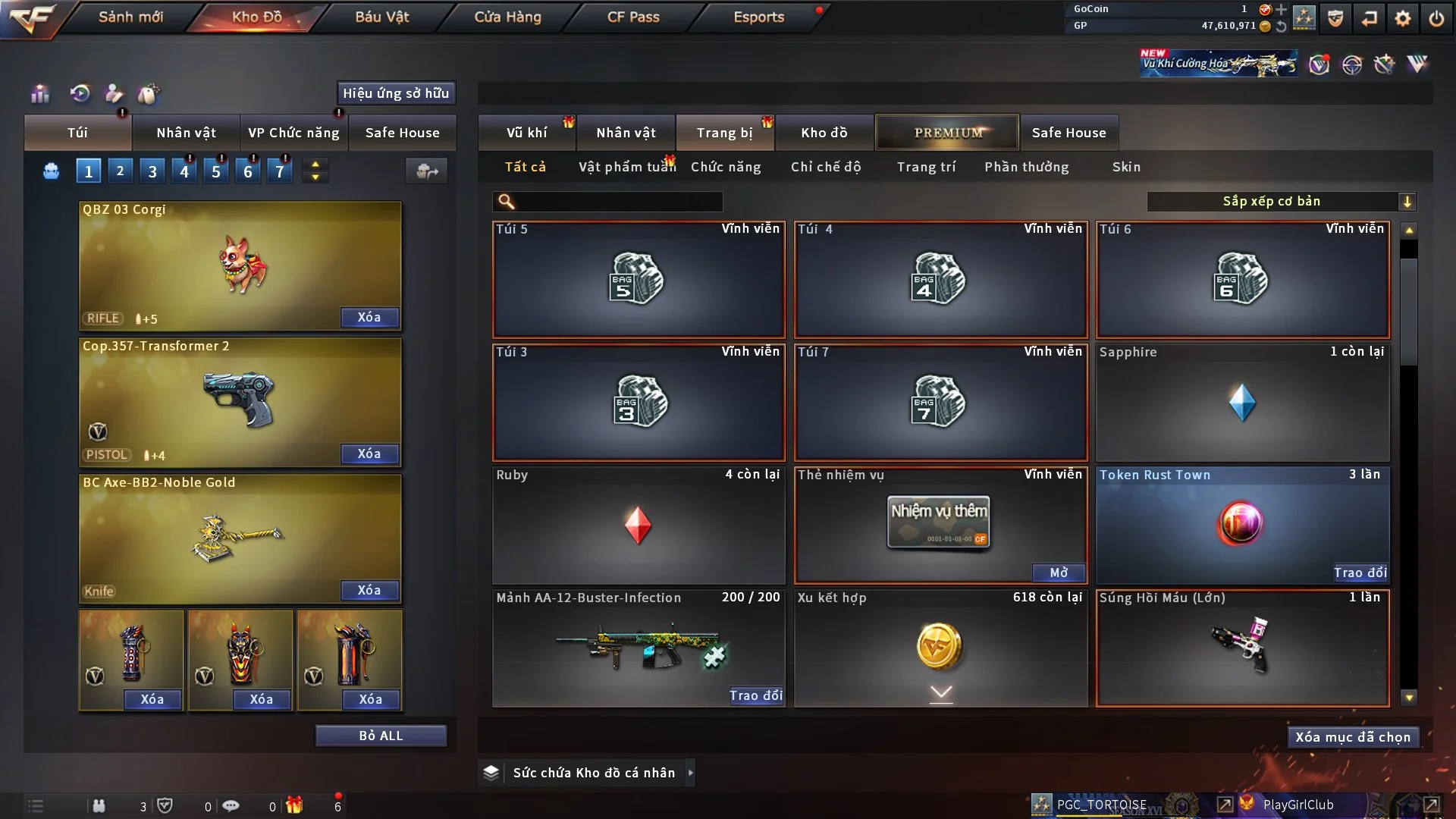The image size is (1456, 819).
Task: Open the Cửa Hàng shop menu
Action: (x=507, y=17)
